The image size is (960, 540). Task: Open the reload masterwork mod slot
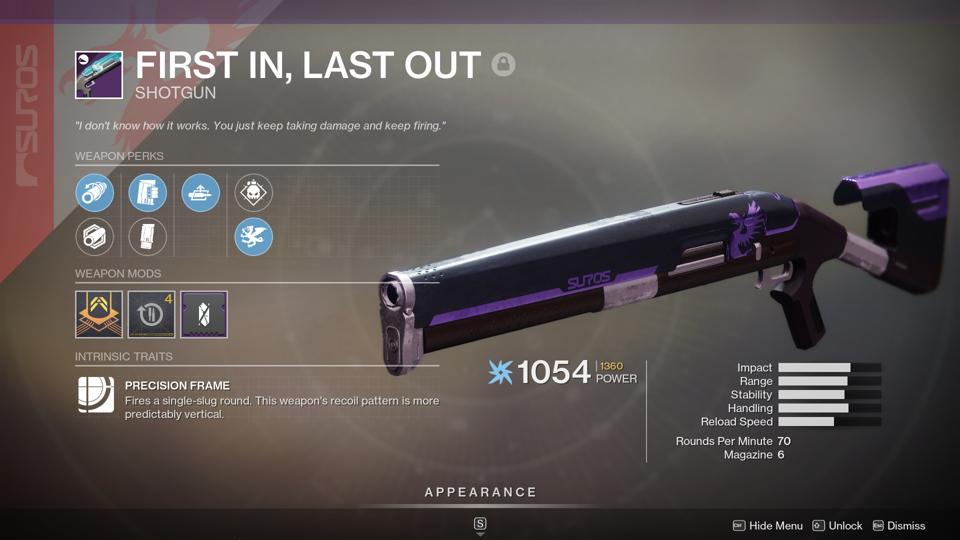[x=152, y=315]
